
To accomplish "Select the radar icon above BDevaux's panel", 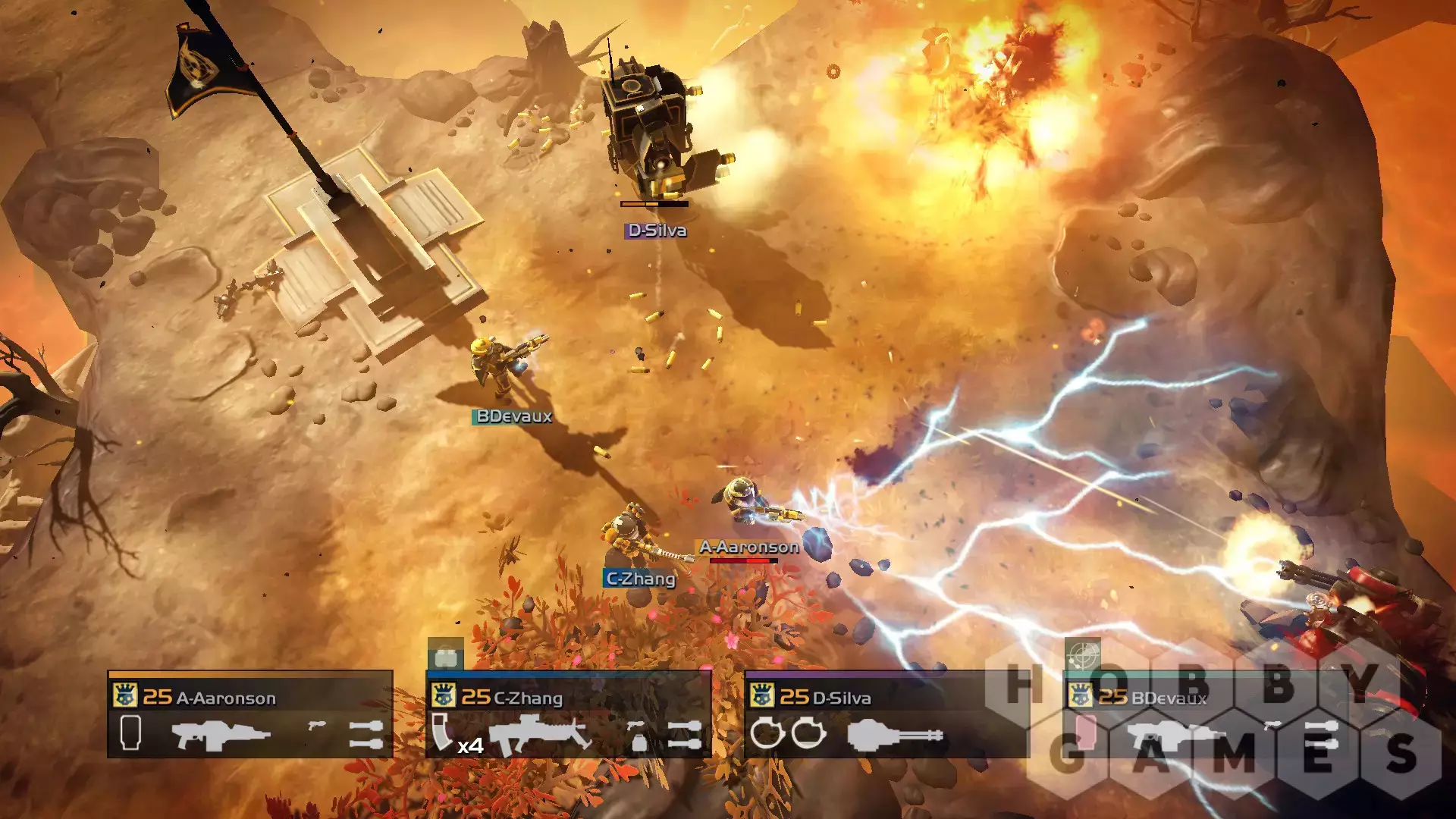I will click(1083, 654).
